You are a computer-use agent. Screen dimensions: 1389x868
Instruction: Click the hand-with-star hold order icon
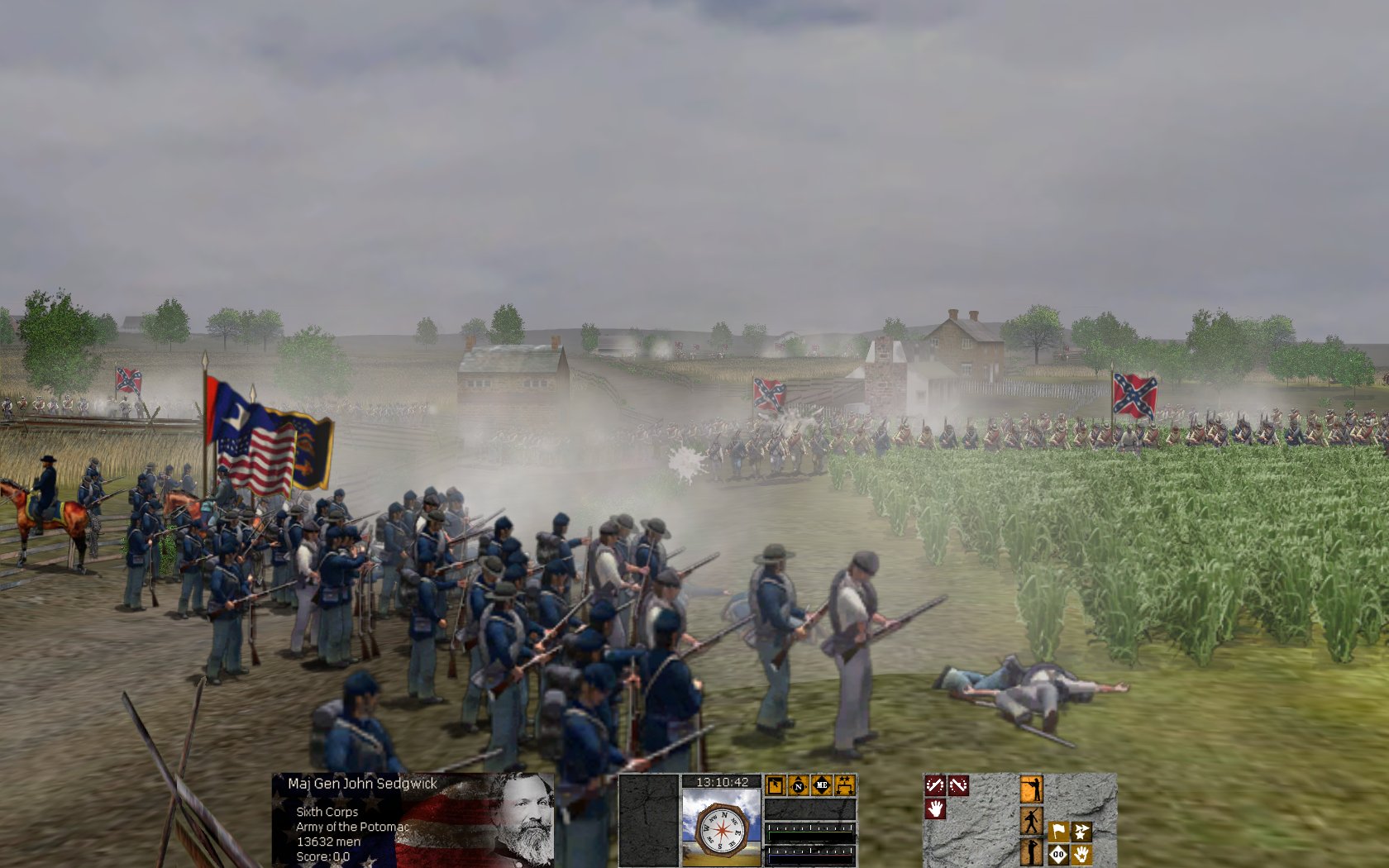[1082, 854]
